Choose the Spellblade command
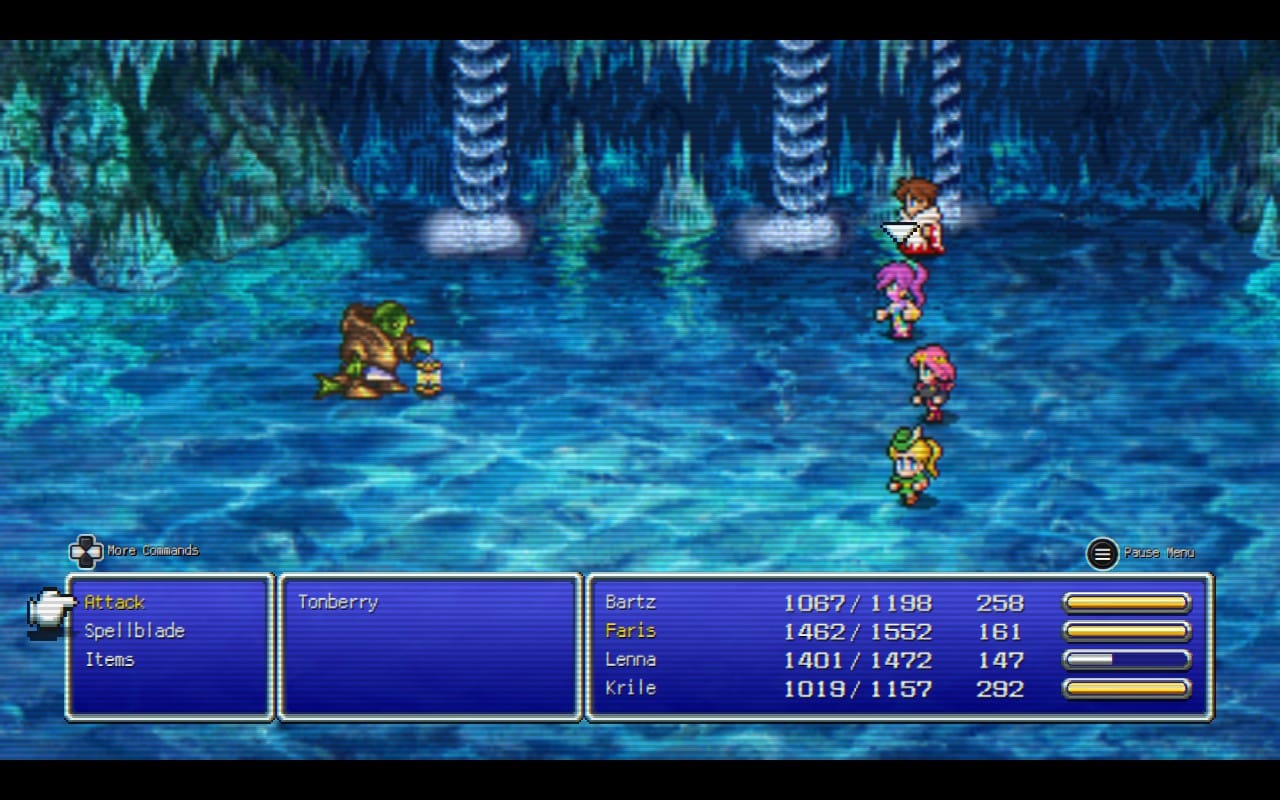 pyautogui.click(x=134, y=631)
